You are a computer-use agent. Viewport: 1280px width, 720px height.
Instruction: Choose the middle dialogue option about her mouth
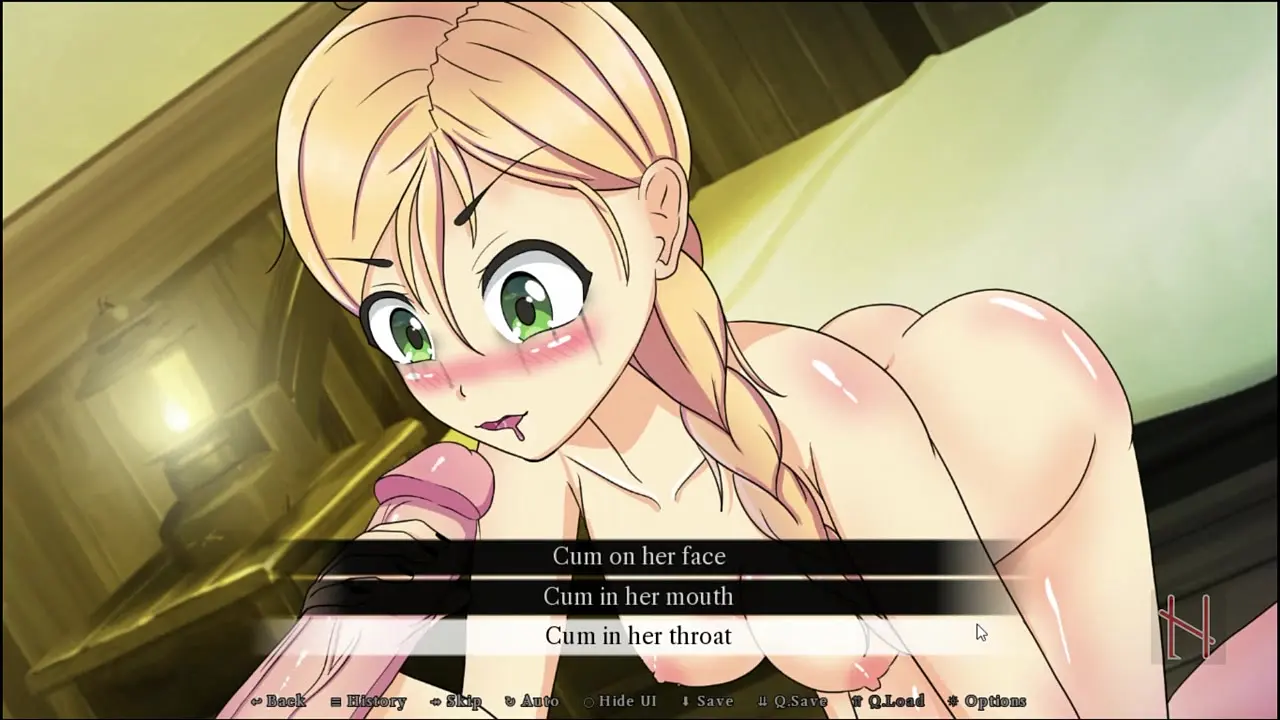point(639,597)
